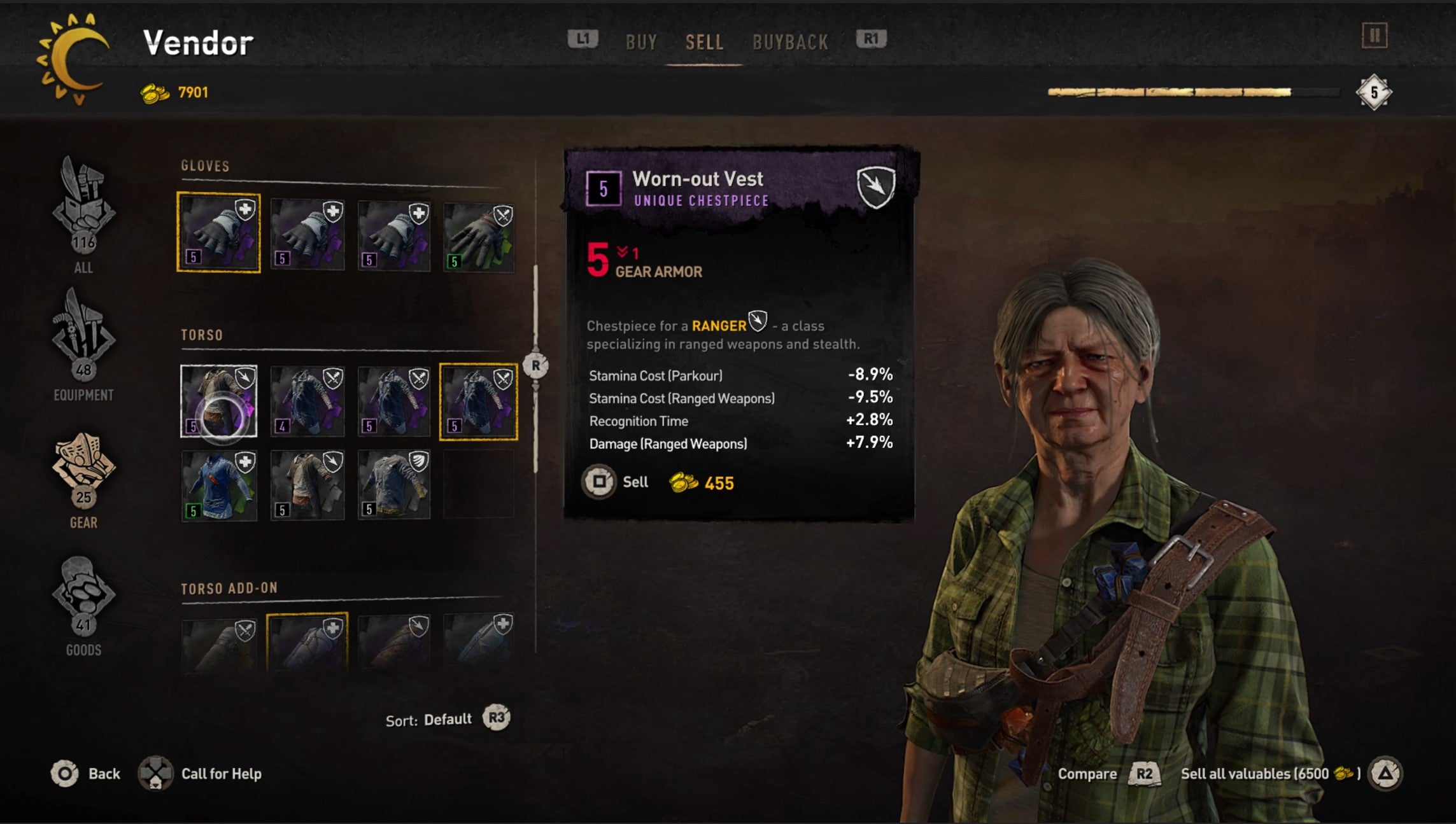
Task: Switch to the BUYBACK tab
Action: (x=791, y=41)
